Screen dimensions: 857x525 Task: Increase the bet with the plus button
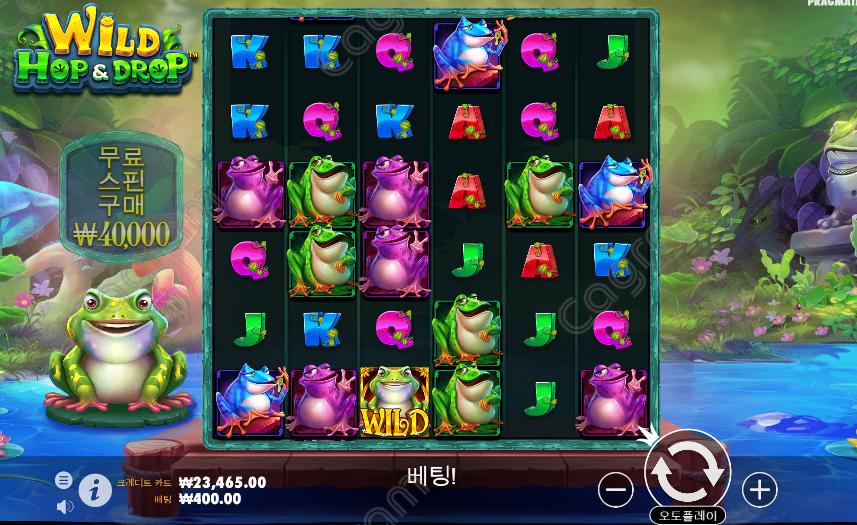pos(759,489)
